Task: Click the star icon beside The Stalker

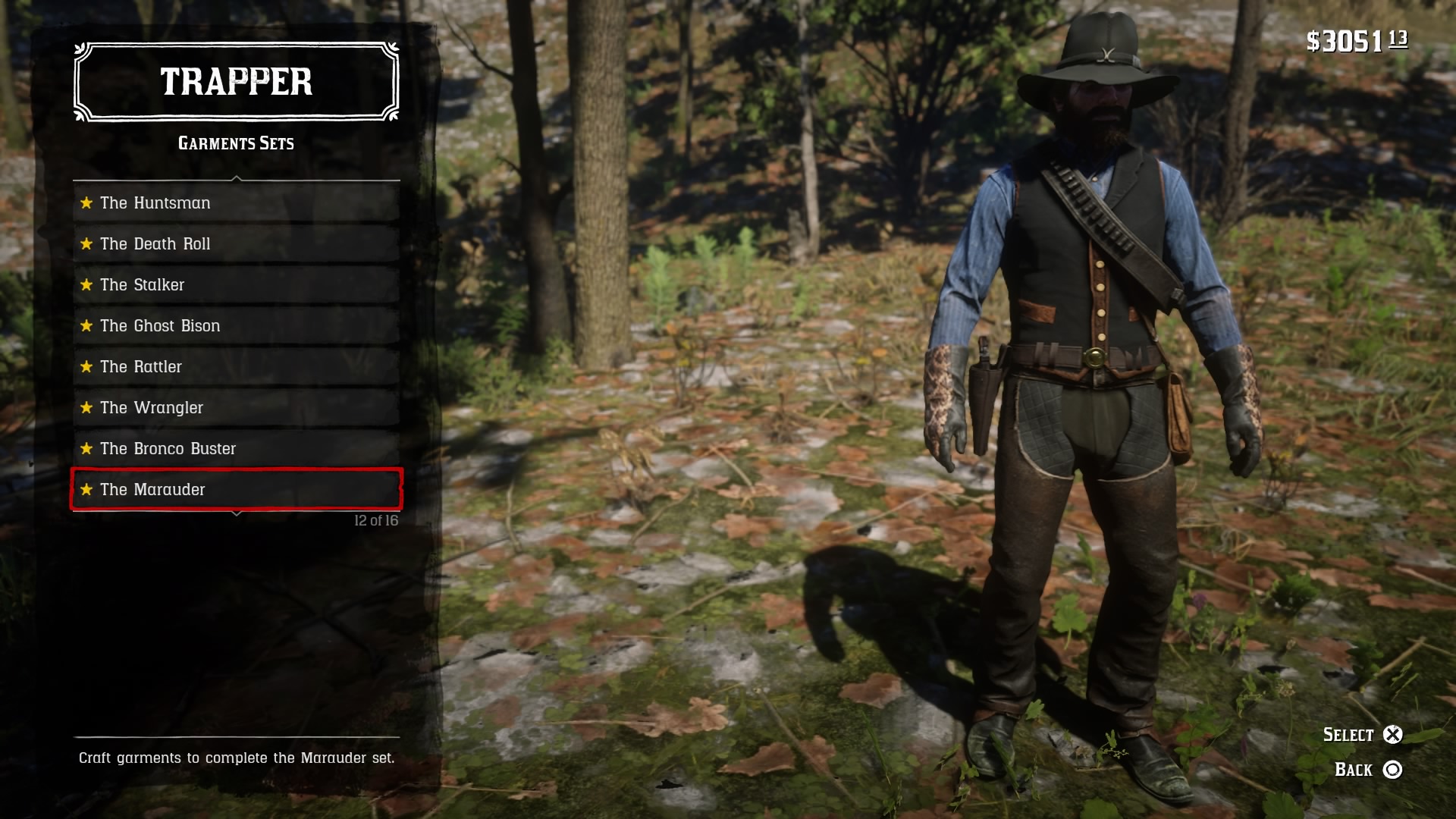Action: [86, 284]
